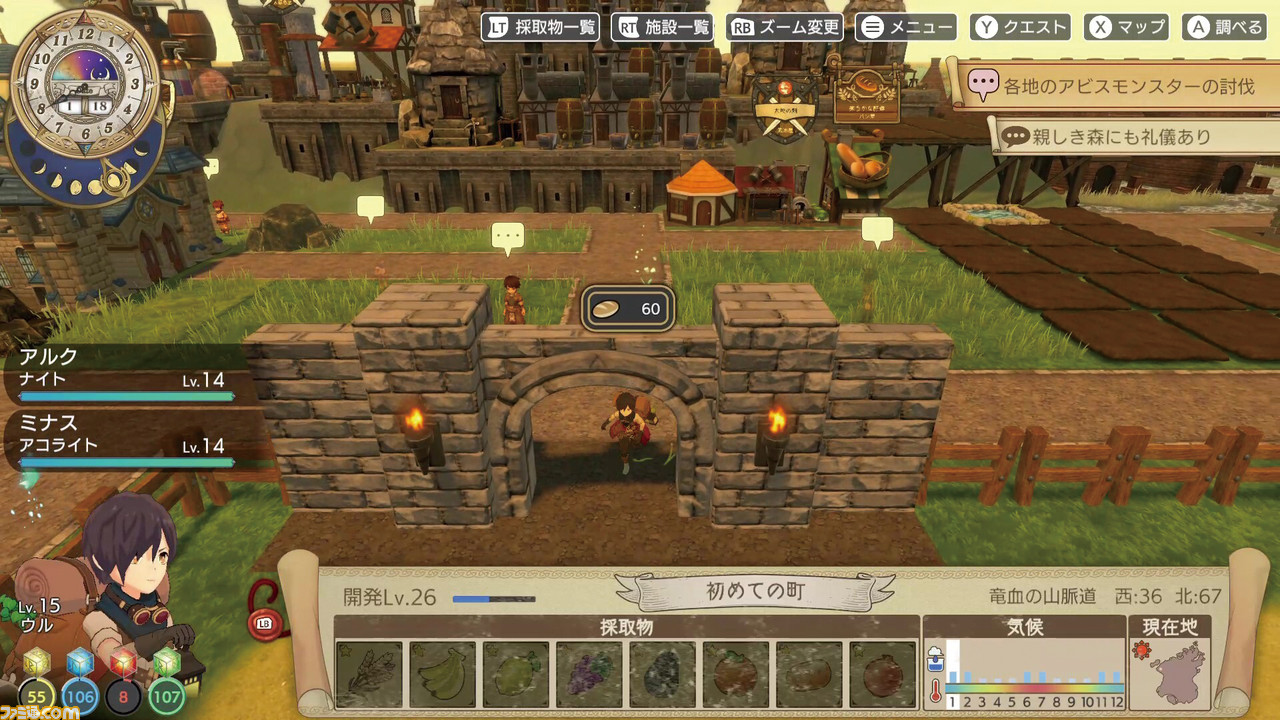Click the 開発Lv.26 blue progress bar
The width and height of the screenshot is (1280, 720).
493,599
